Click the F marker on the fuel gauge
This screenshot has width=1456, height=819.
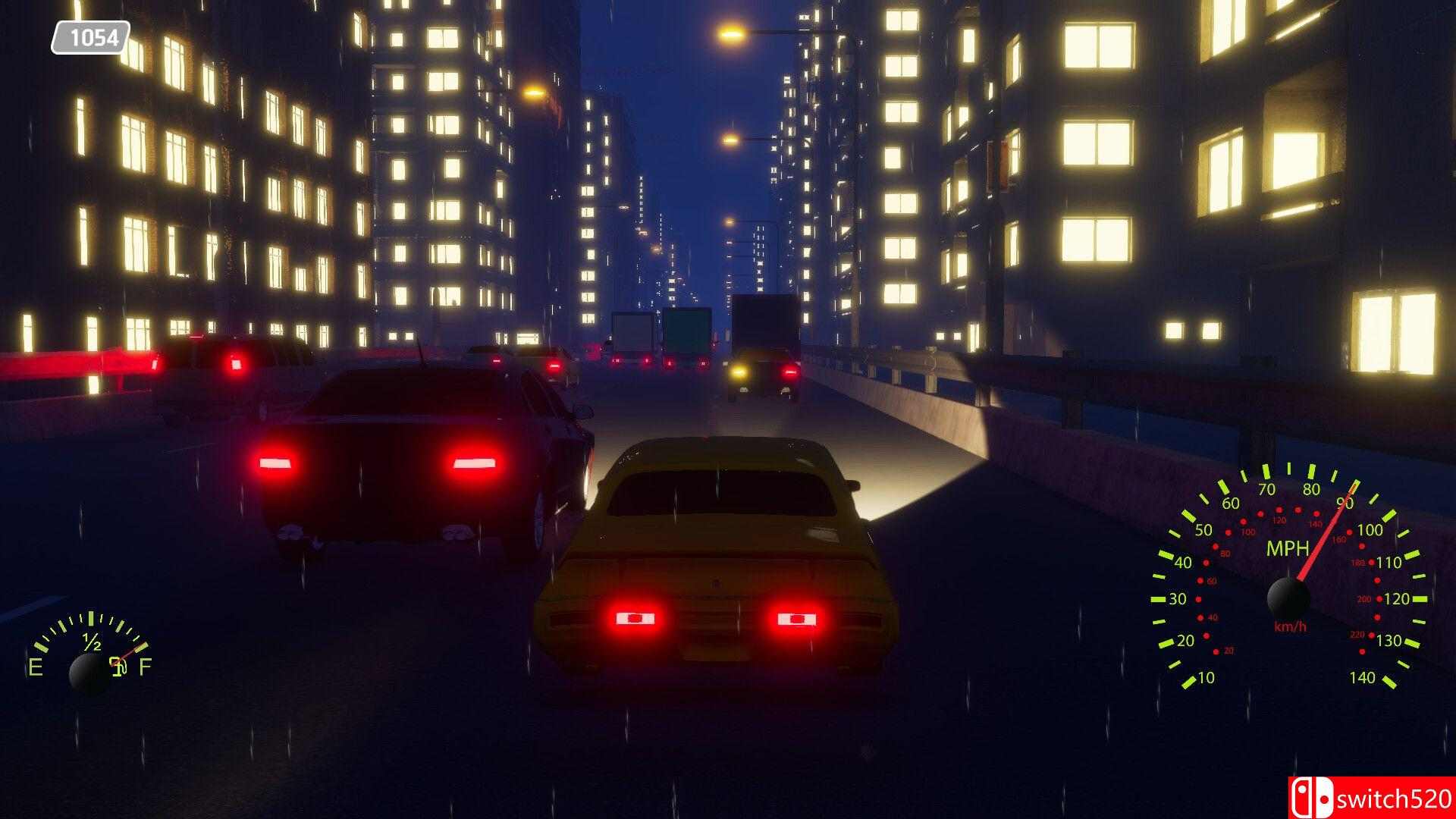tap(146, 666)
